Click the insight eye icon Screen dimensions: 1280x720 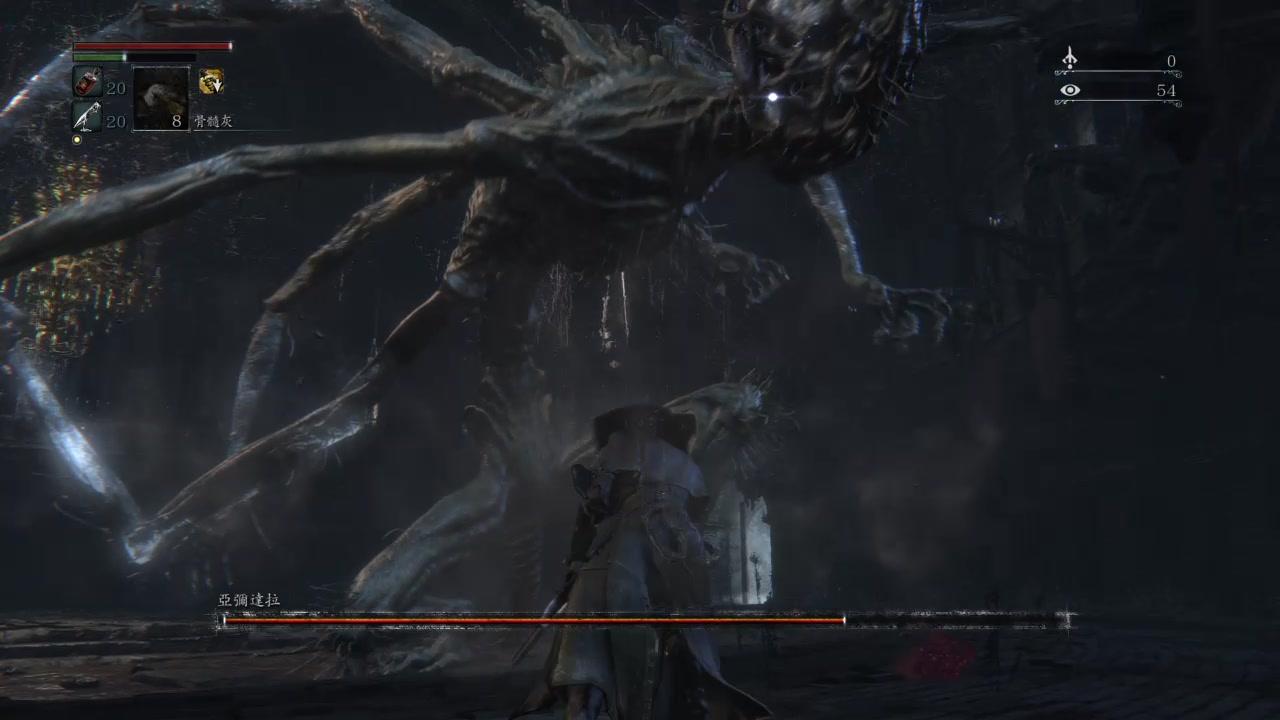(x=1069, y=91)
